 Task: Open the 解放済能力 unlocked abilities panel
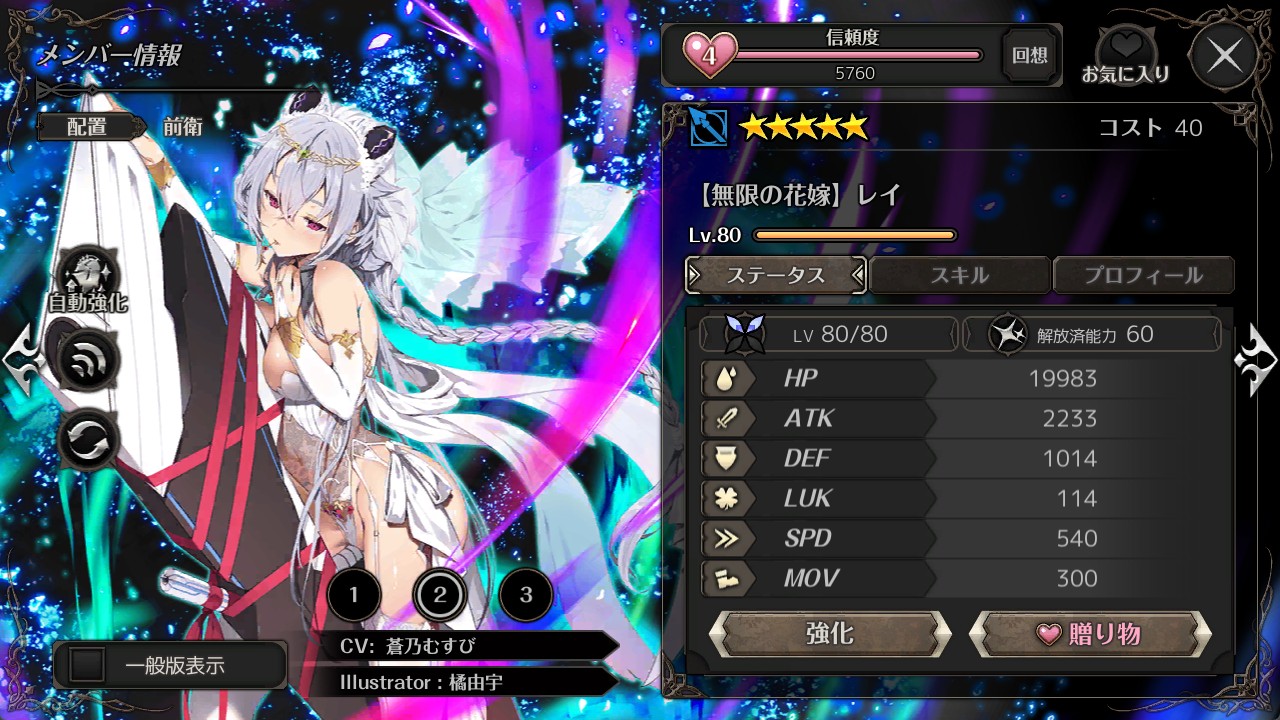1092,334
